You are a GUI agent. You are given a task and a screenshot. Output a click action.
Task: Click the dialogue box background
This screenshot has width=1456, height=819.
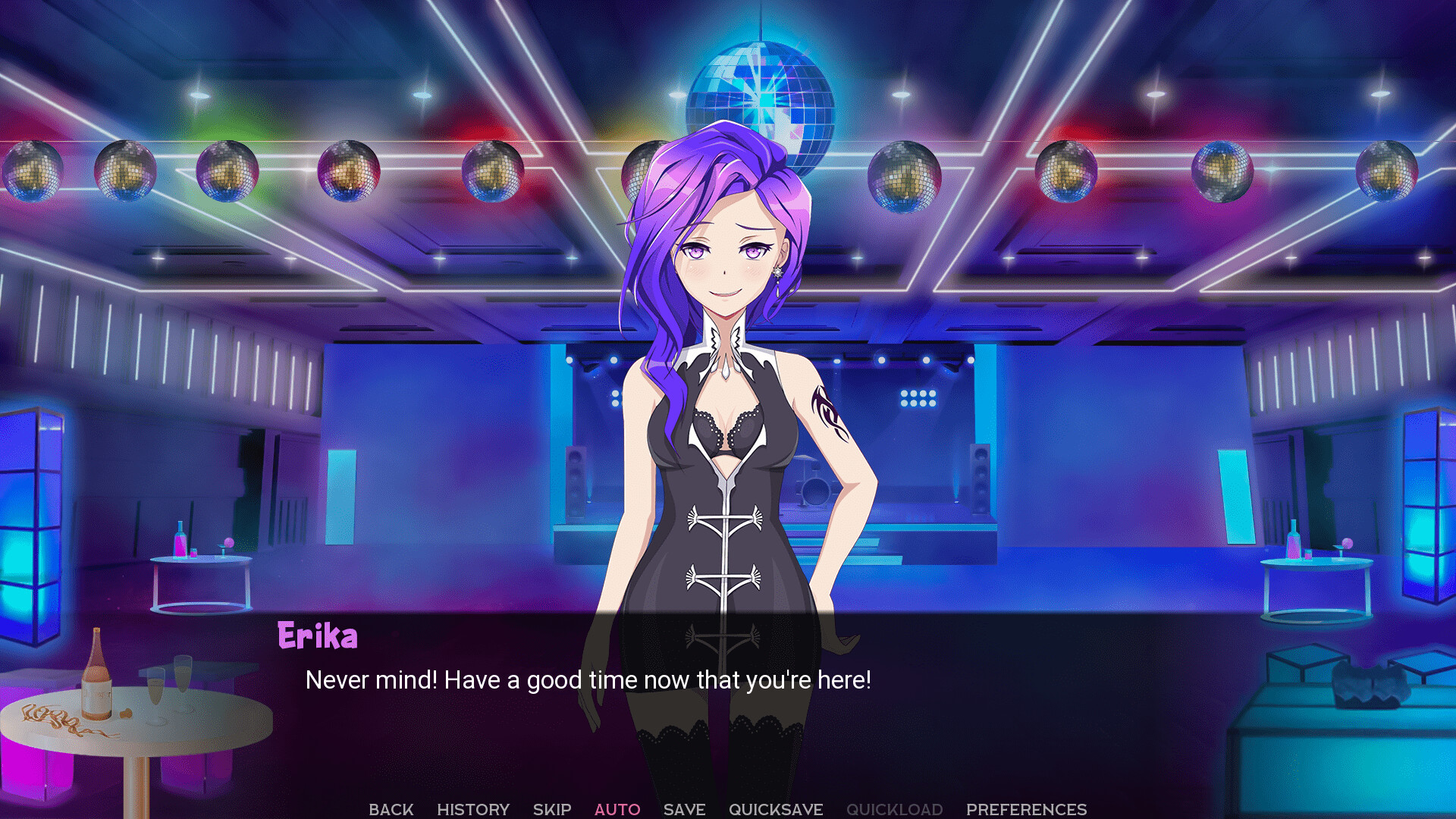coord(1062,682)
